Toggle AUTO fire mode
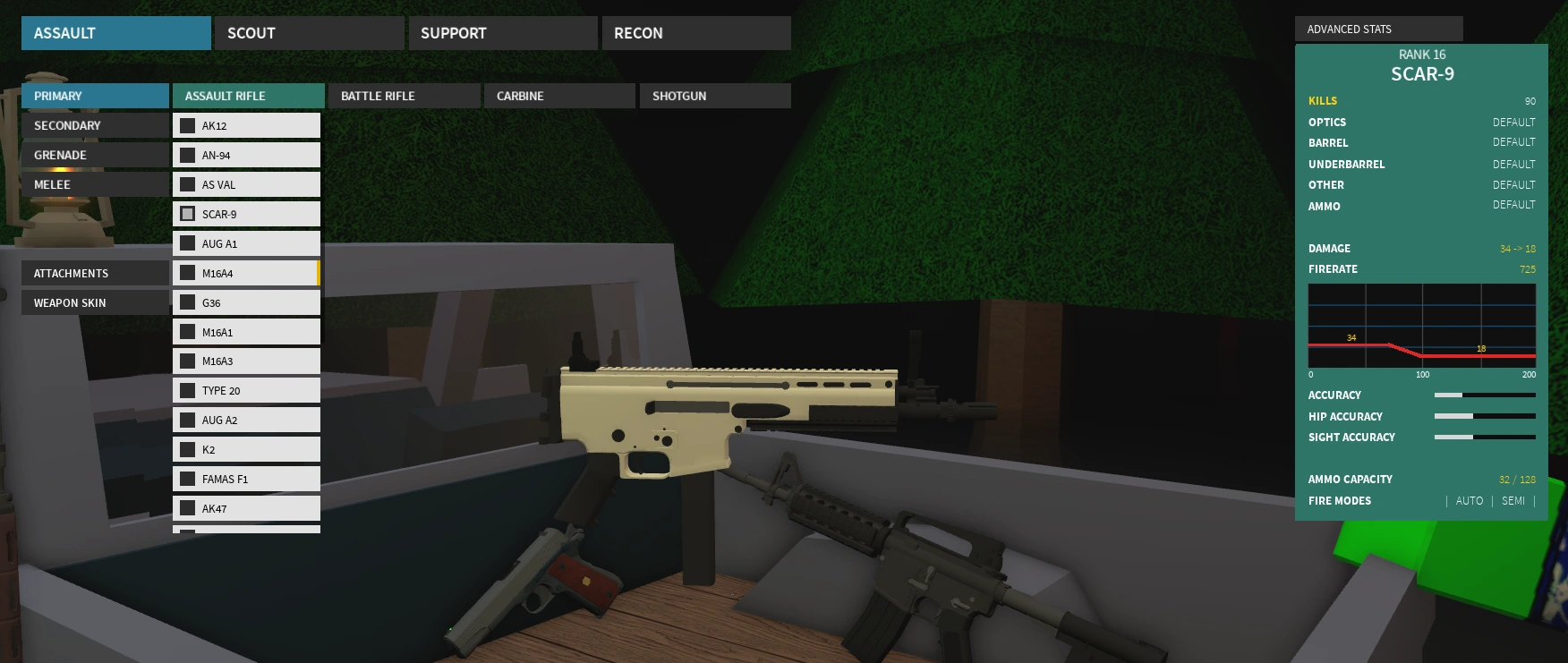The image size is (1568, 663). pos(1470,500)
